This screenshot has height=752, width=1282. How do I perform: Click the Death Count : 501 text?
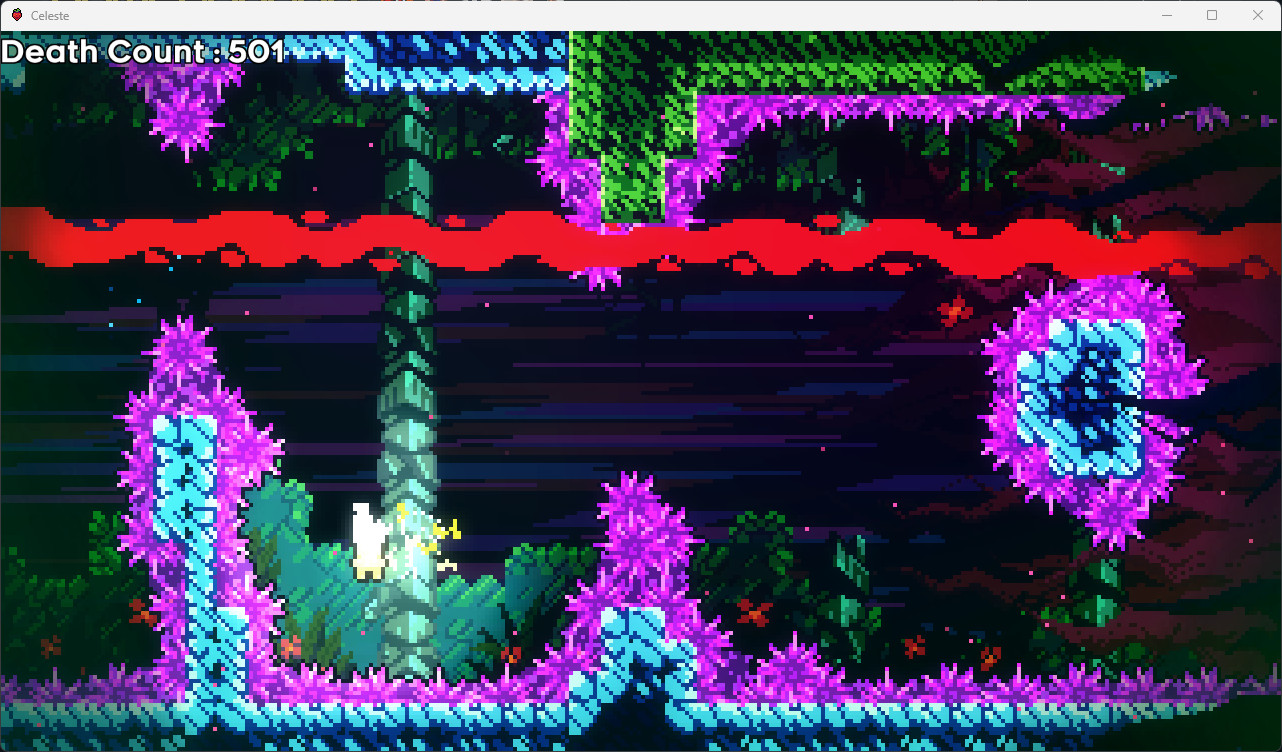(140, 51)
